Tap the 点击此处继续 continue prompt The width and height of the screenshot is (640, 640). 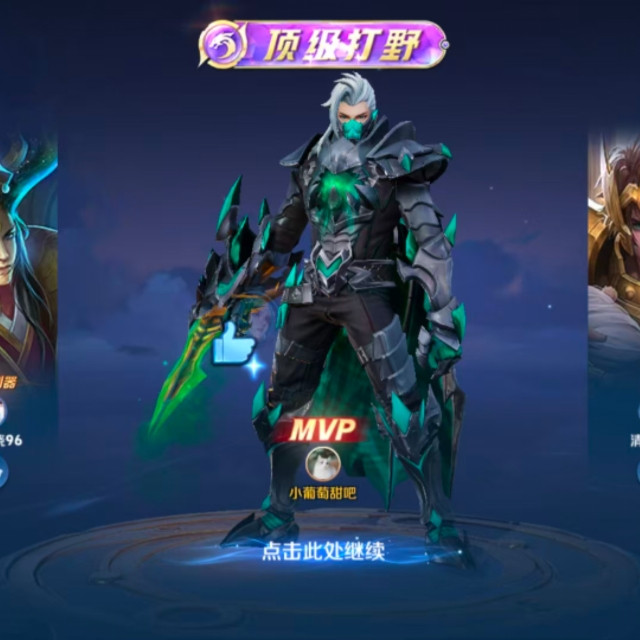[x=323, y=551]
